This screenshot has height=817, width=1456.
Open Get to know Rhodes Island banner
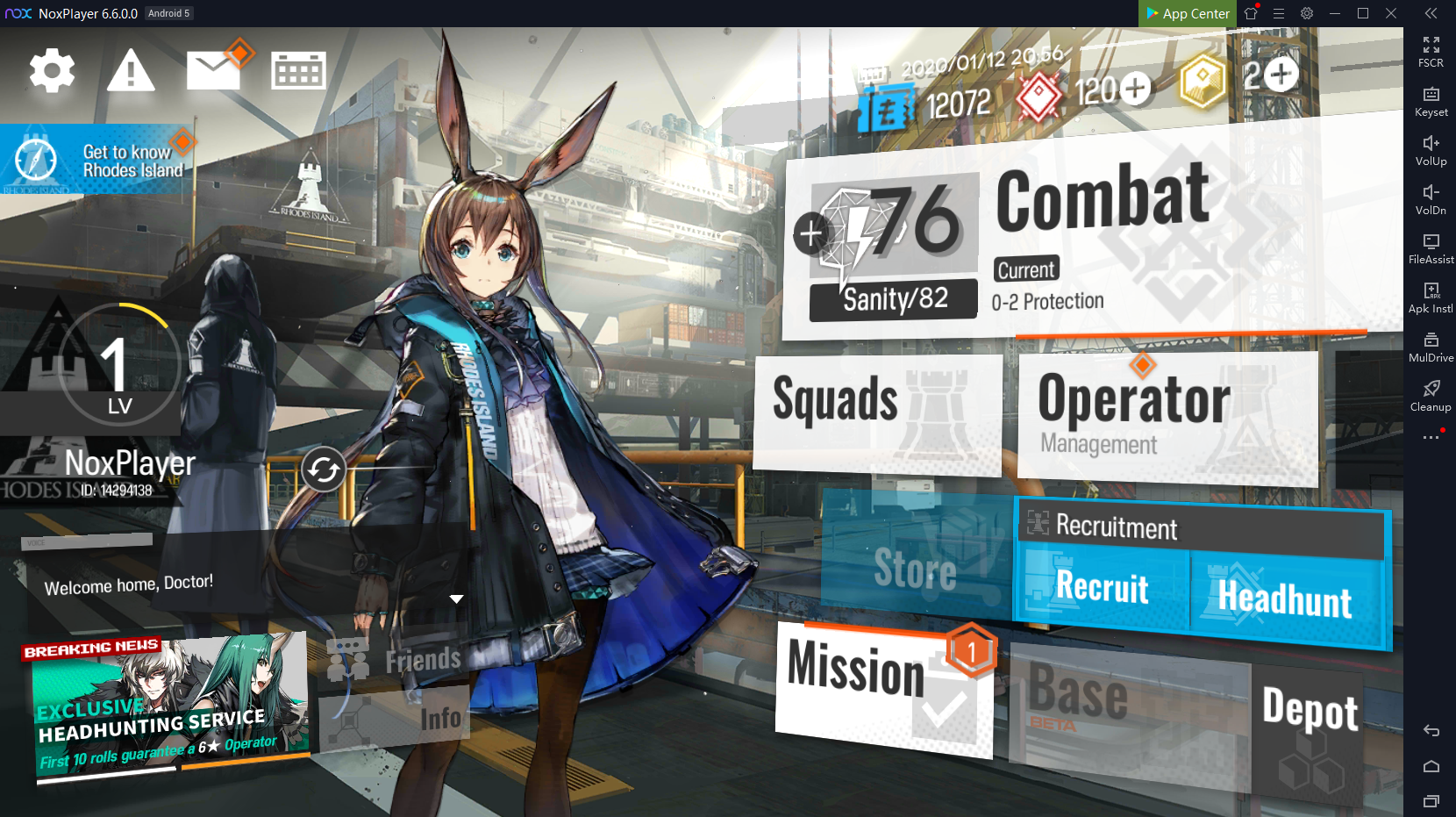95,160
